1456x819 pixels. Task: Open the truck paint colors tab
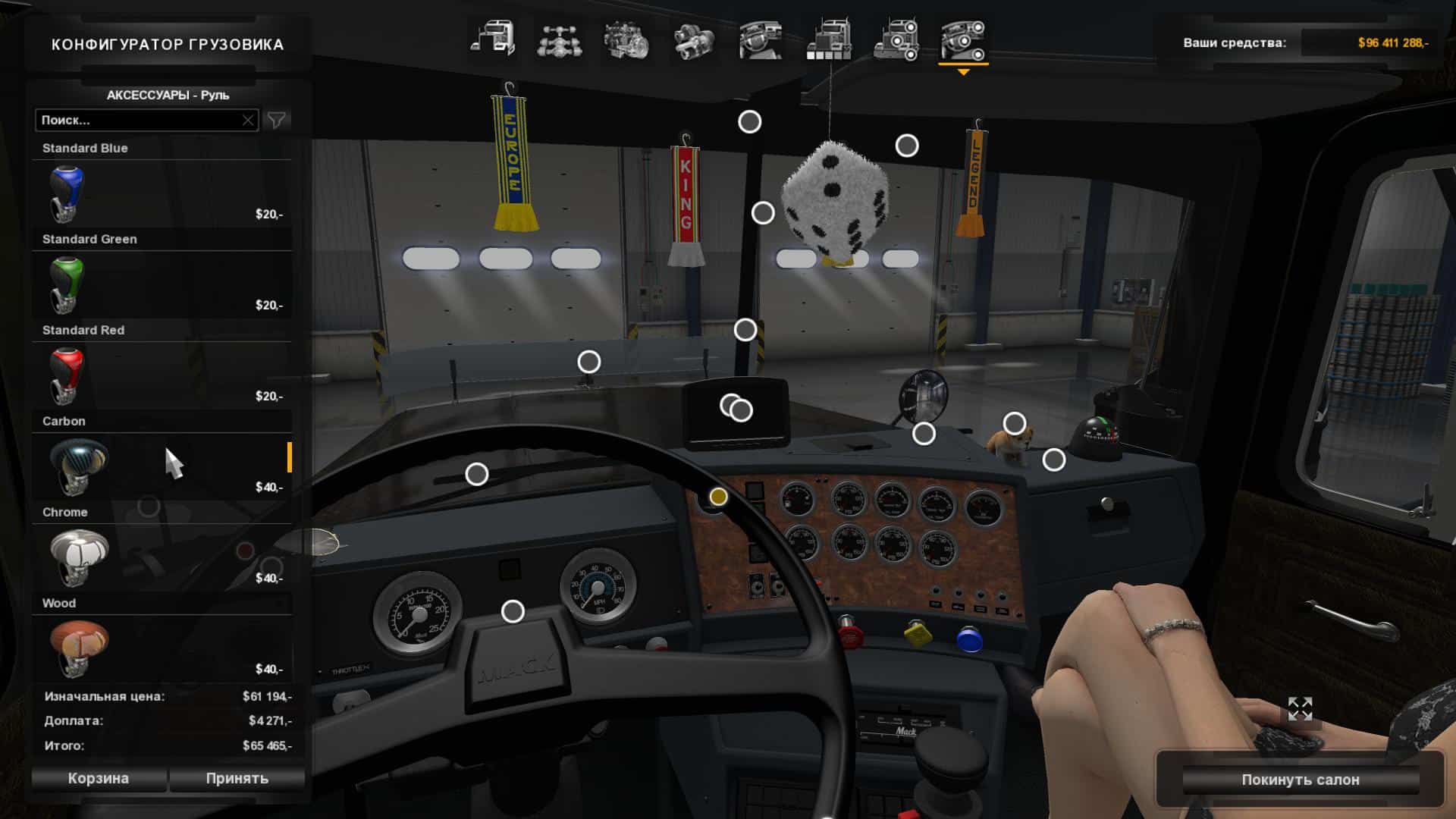(828, 39)
